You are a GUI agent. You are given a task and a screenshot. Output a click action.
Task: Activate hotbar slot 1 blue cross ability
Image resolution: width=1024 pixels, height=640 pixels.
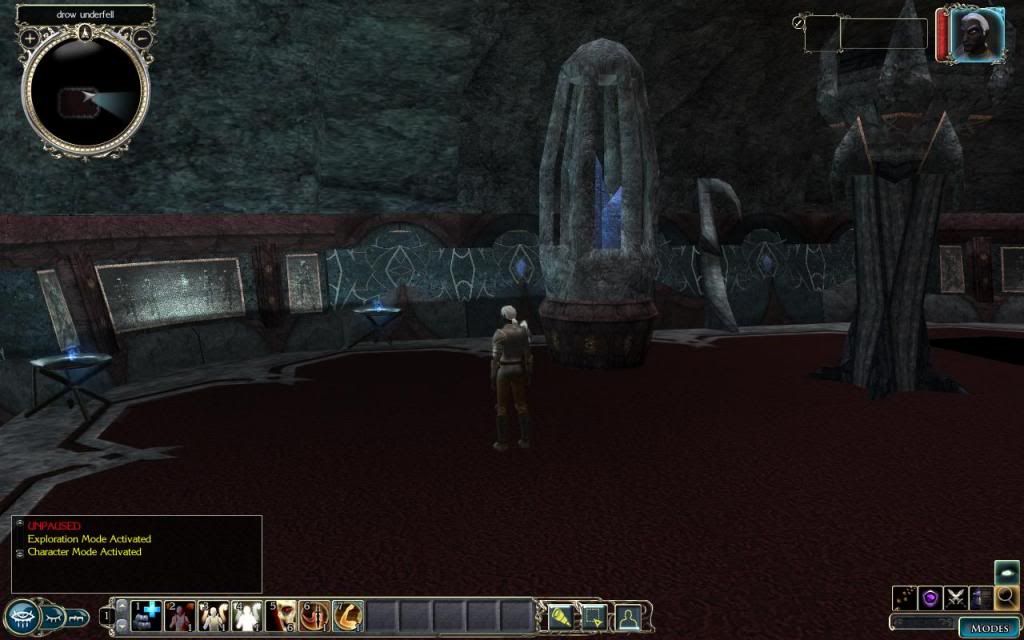[x=147, y=616]
